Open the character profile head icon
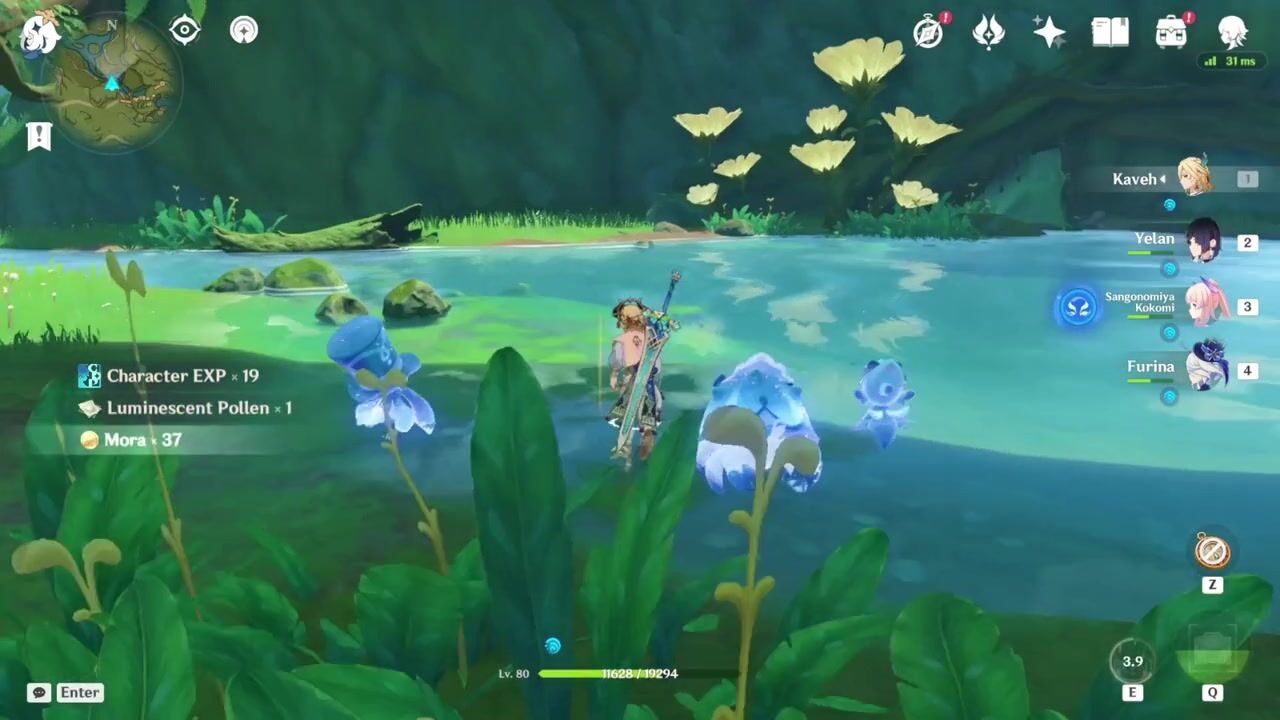1280x720 pixels. click(x=1232, y=32)
